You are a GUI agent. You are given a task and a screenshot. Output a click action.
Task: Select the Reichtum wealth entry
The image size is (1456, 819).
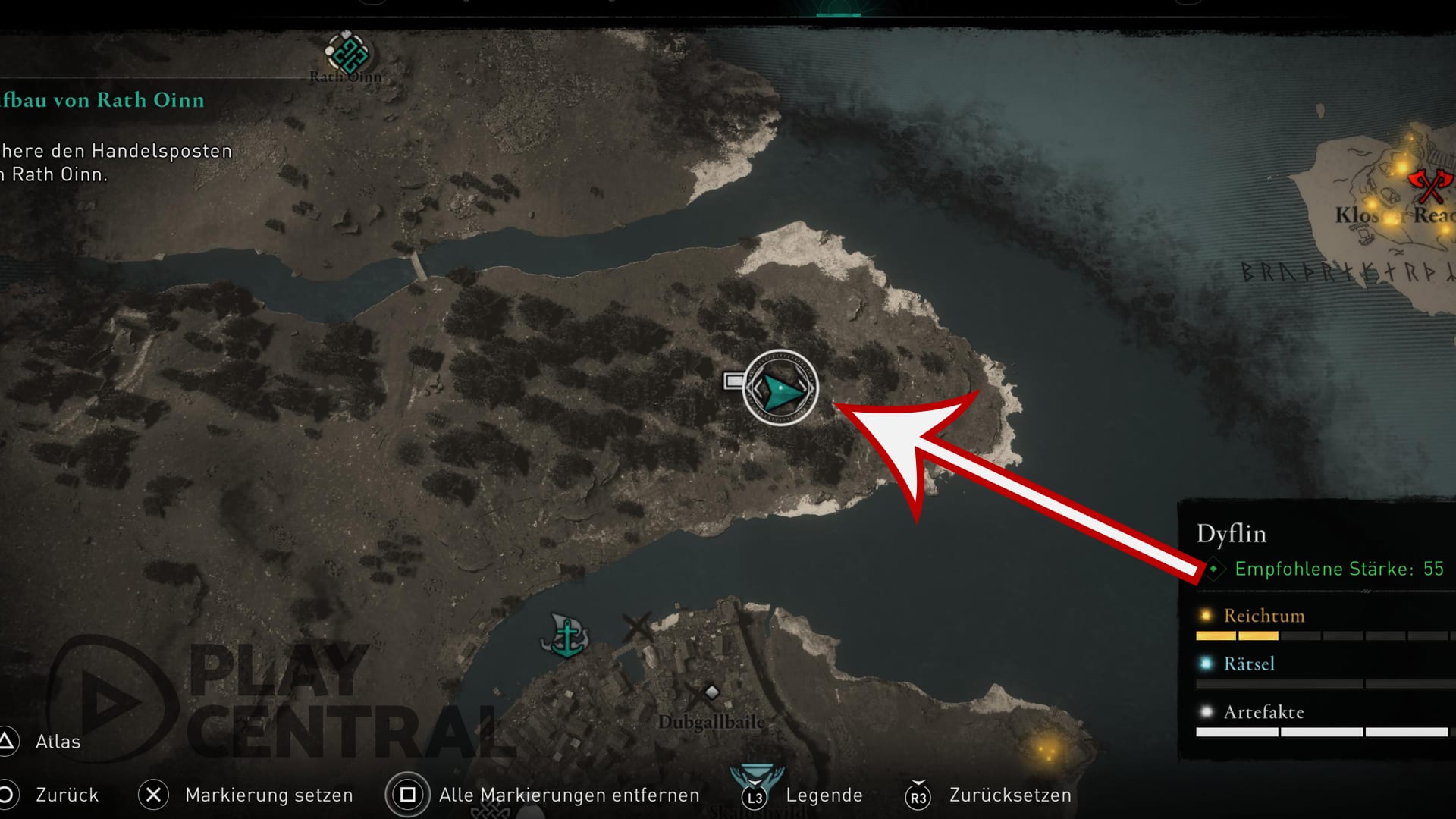click(x=1264, y=616)
